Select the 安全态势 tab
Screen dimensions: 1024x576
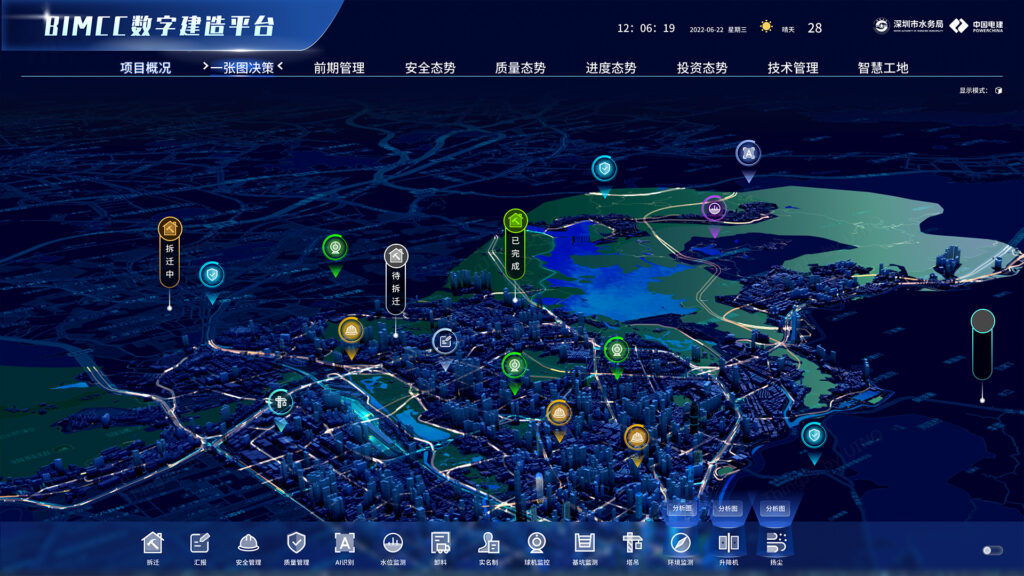pyautogui.click(x=430, y=68)
